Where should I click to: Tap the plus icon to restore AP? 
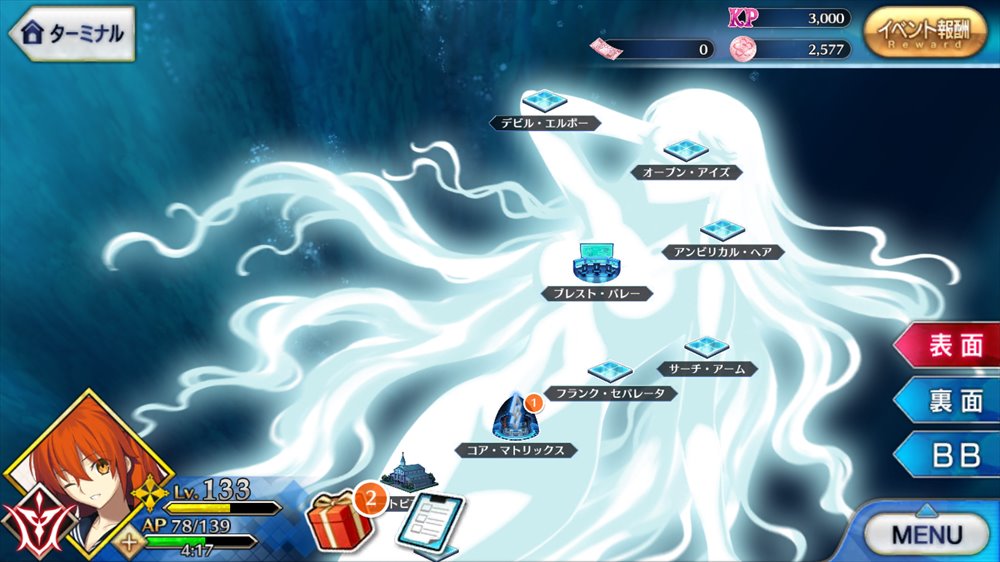[130, 546]
